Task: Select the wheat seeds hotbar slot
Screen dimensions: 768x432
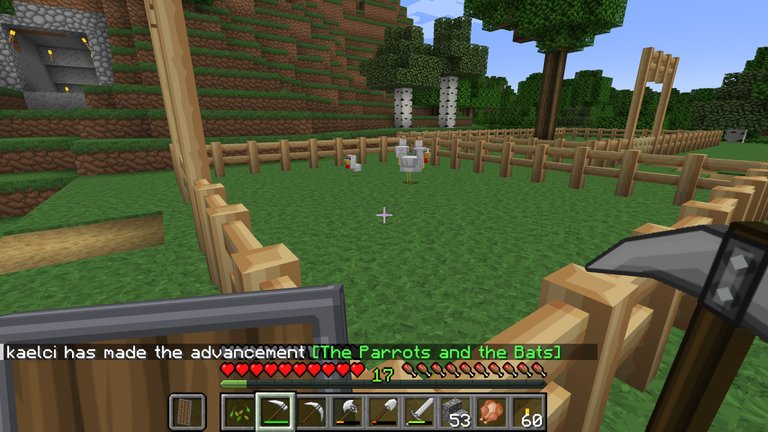Action: 239,412
